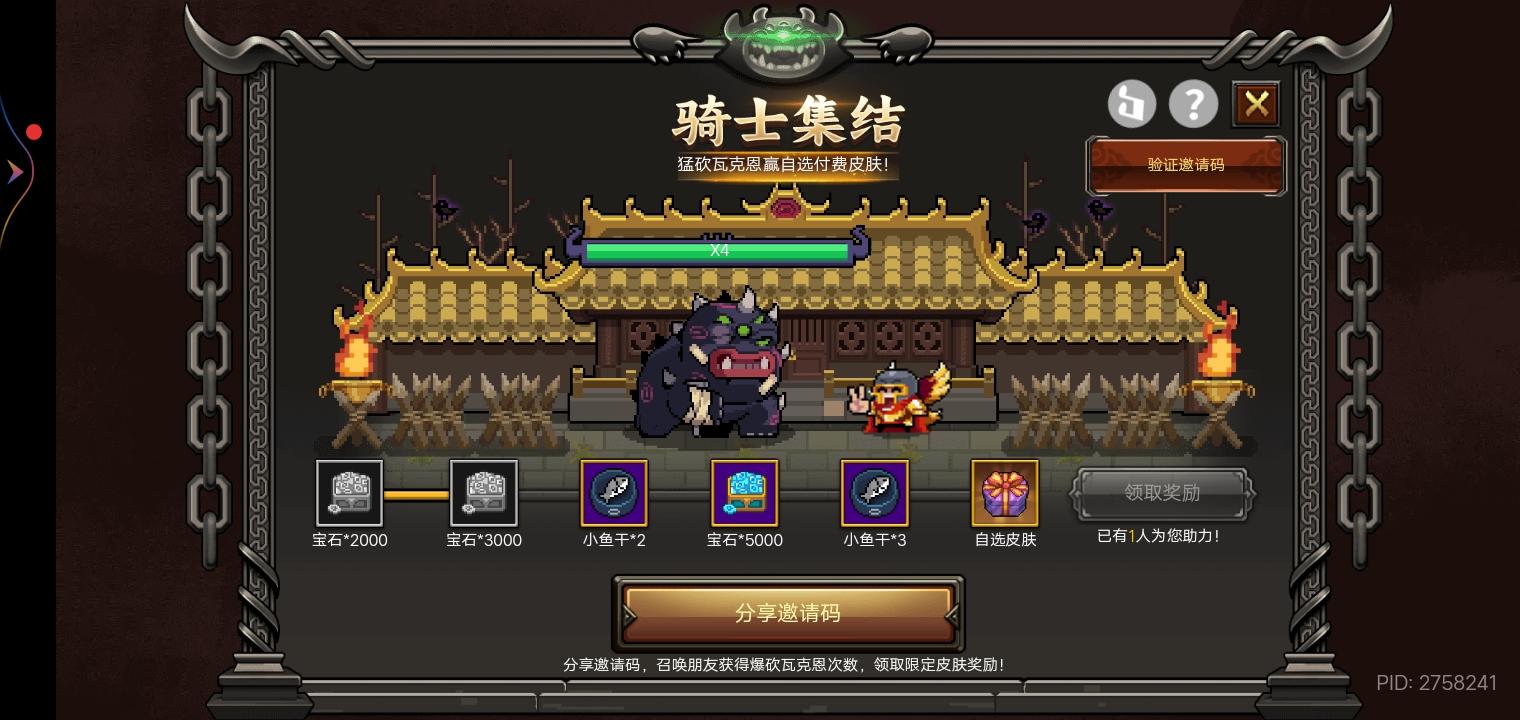This screenshot has width=1520, height=720.
Task: Open the 宝石*5000 treasure chest icon
Action: click(744, 493)
